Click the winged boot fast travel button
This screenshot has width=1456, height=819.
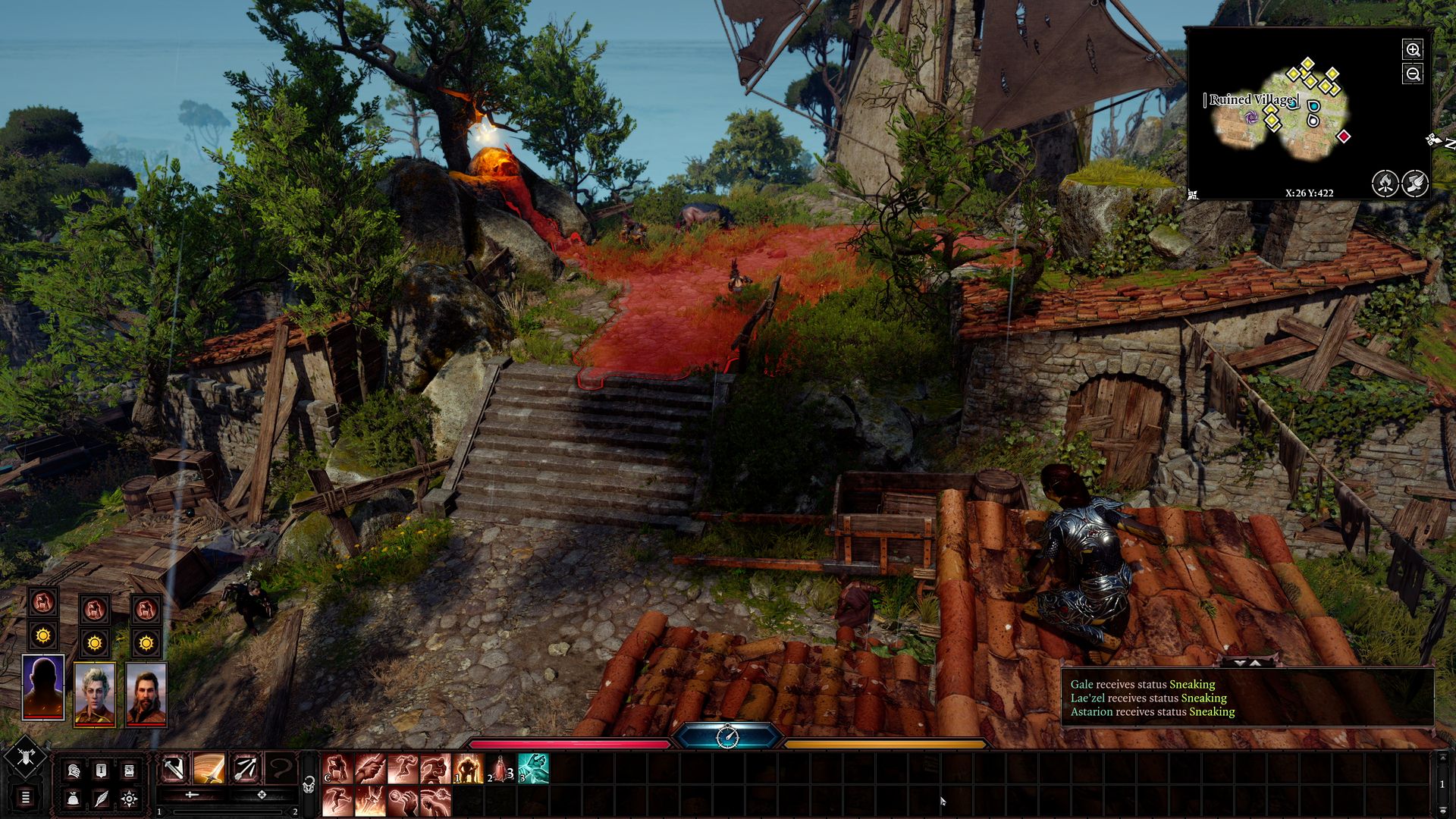1415,183
